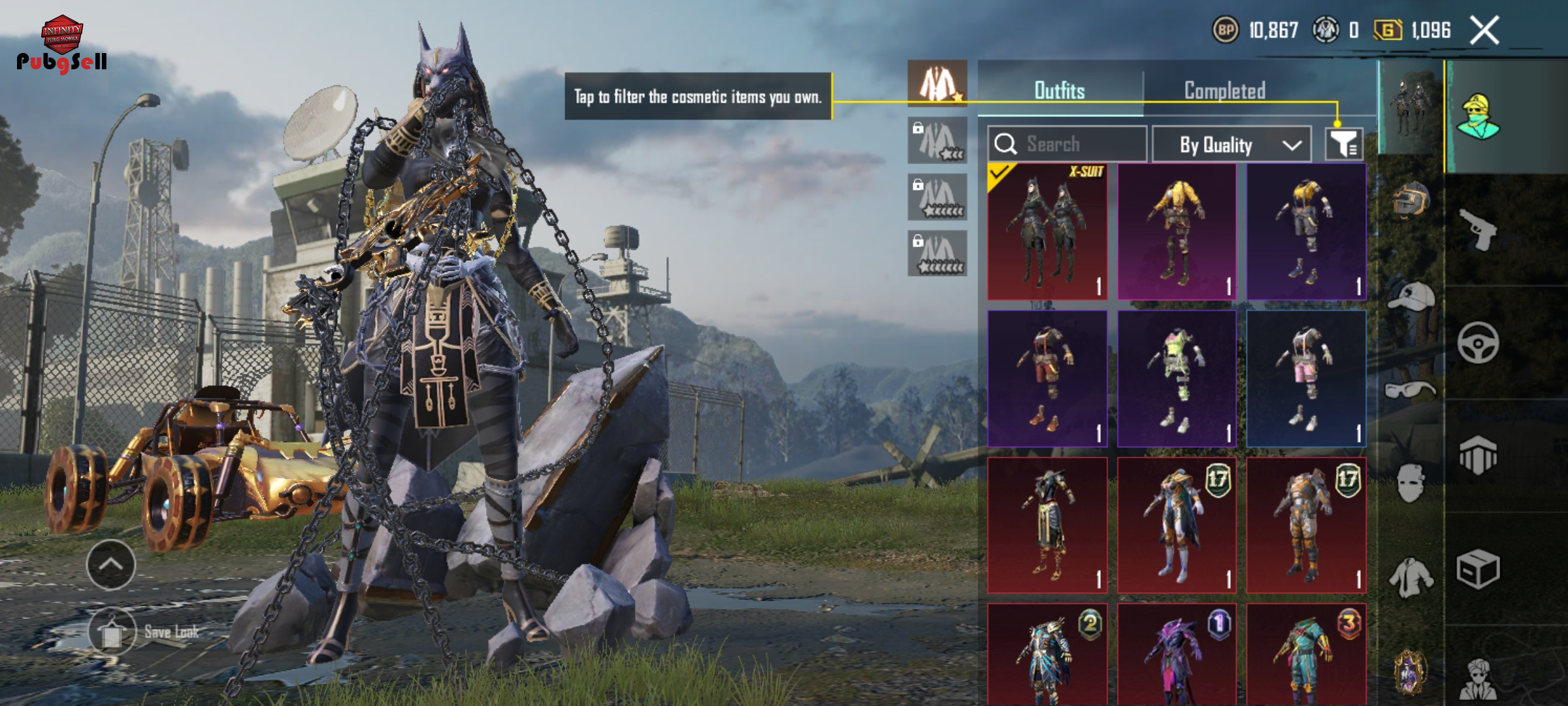Select the green neon outfit tile
Image resolution: width=1568 pixels, height=706 pixels.
1177,378
